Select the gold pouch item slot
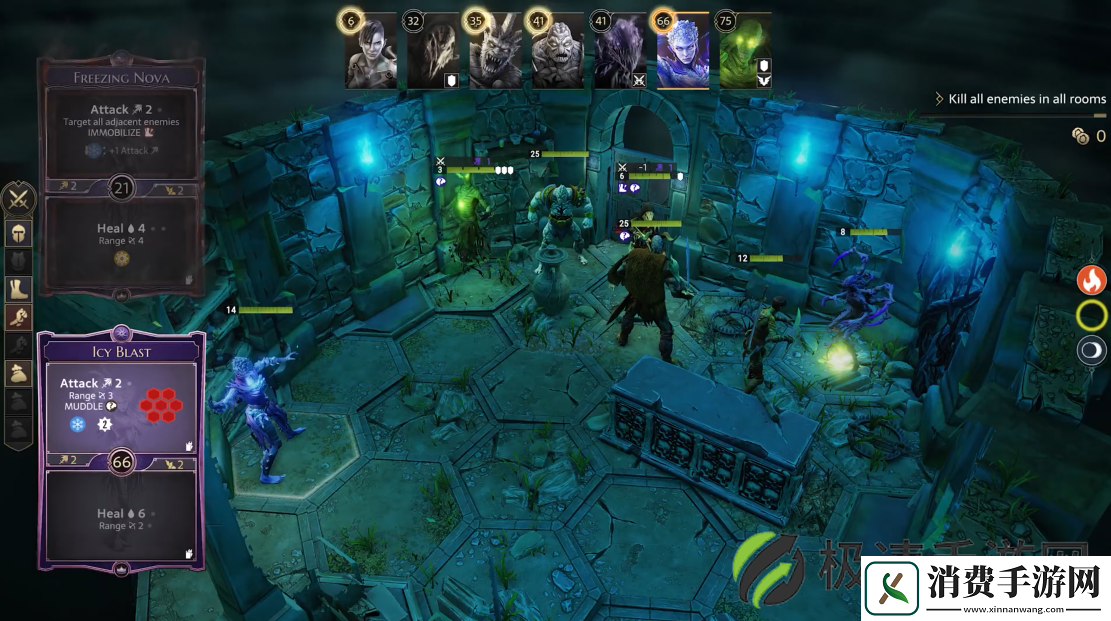1111x621 pixels. tap(20, 373)
